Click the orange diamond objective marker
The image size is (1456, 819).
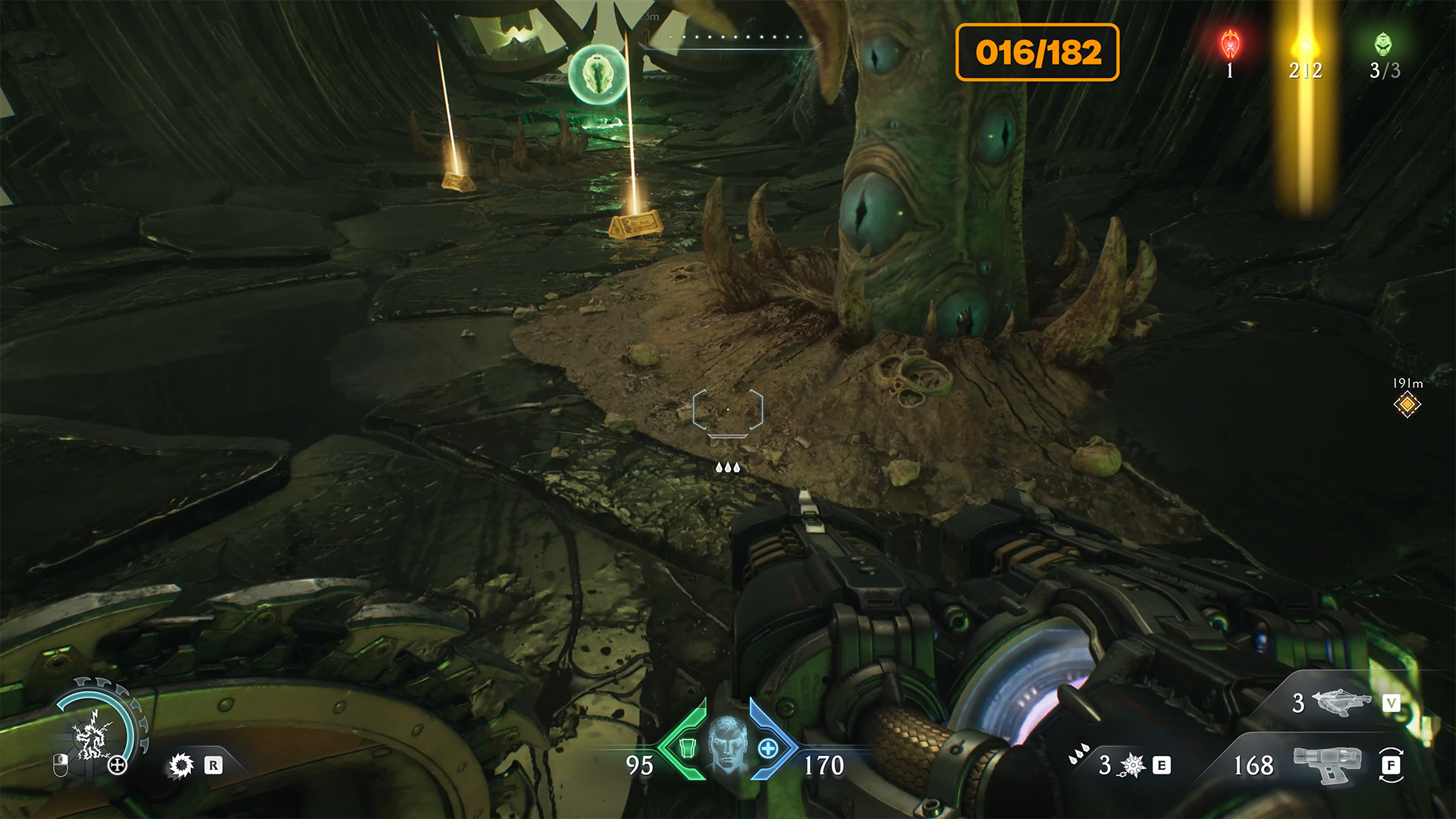point(1407,404)
